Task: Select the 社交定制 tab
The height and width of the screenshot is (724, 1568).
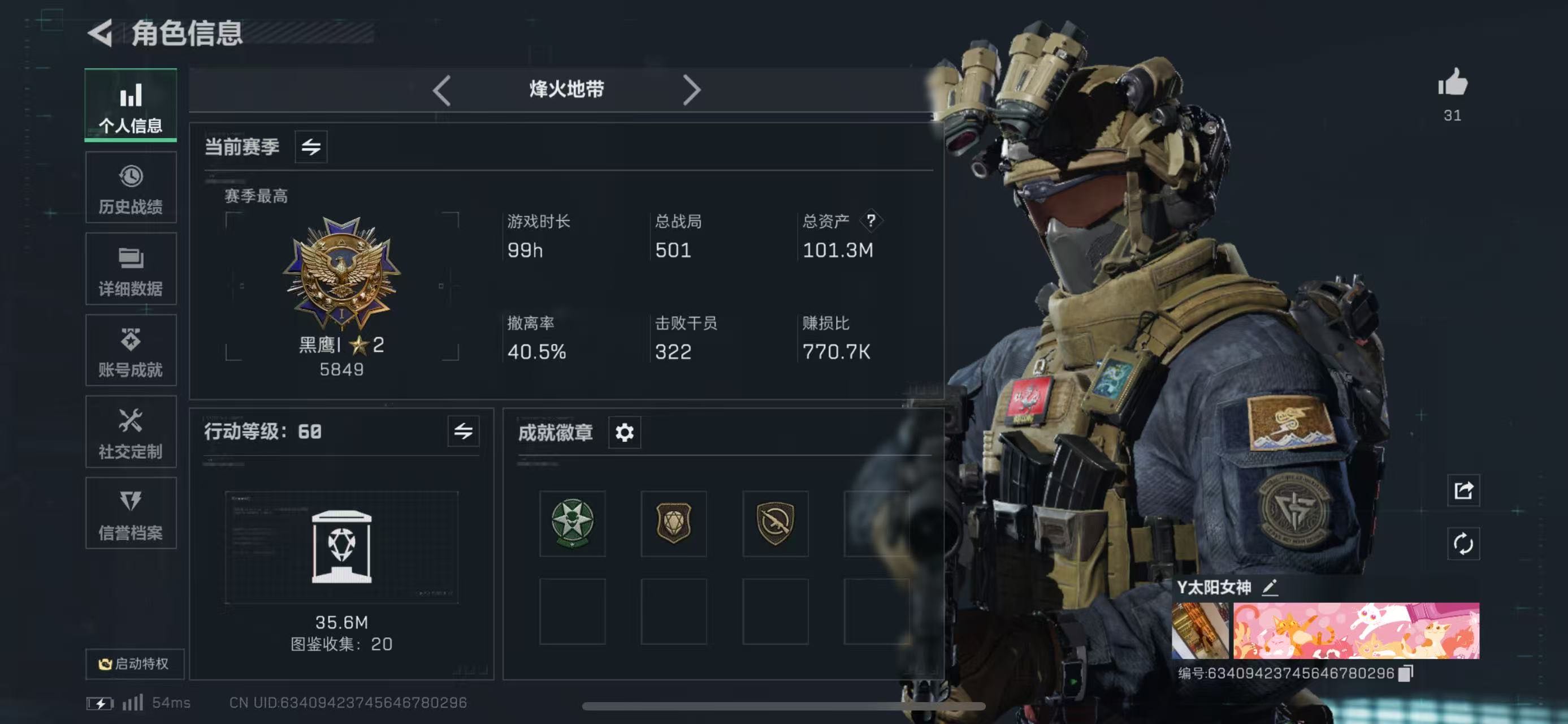Action: [x=131, y=432]
